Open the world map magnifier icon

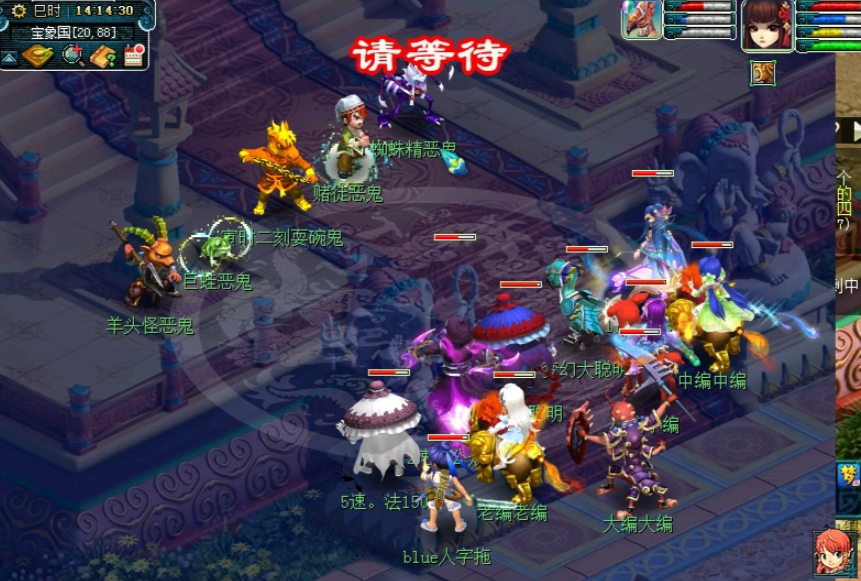point(72,56)
